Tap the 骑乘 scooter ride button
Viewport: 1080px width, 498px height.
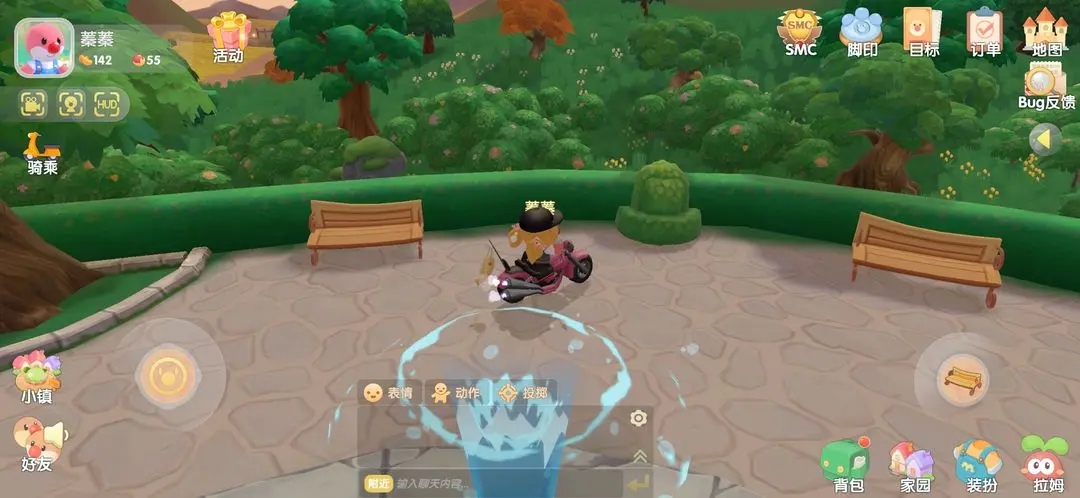coord(42,153)
